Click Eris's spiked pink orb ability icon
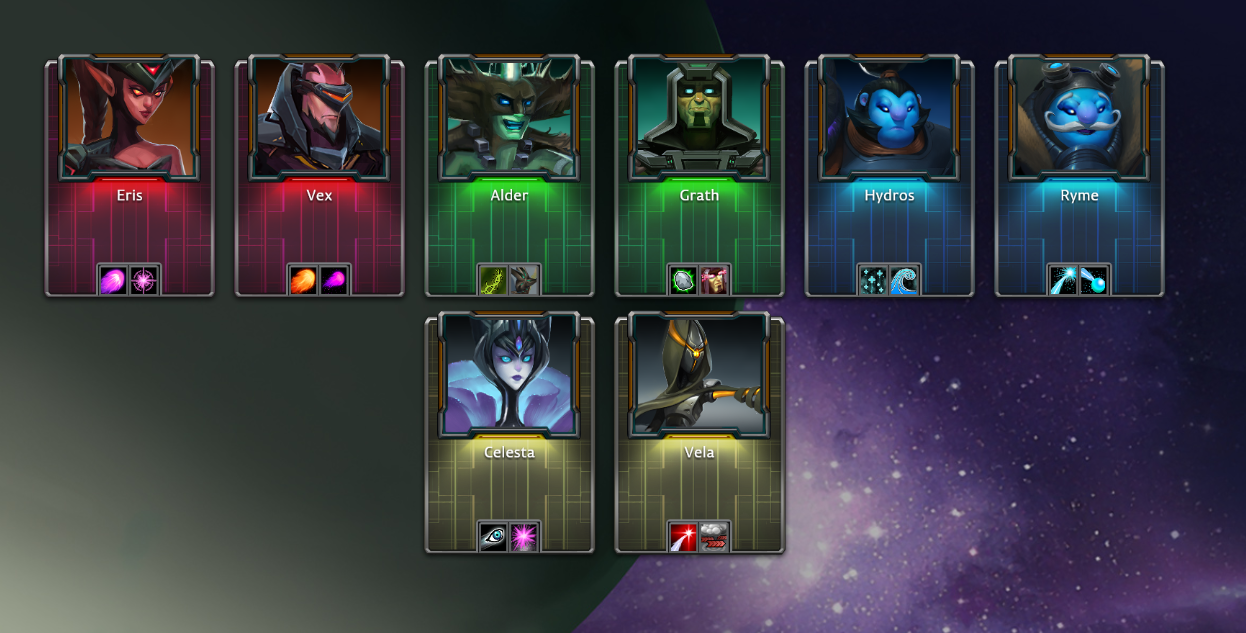The image size is (1246, 633). click(145, 281)
